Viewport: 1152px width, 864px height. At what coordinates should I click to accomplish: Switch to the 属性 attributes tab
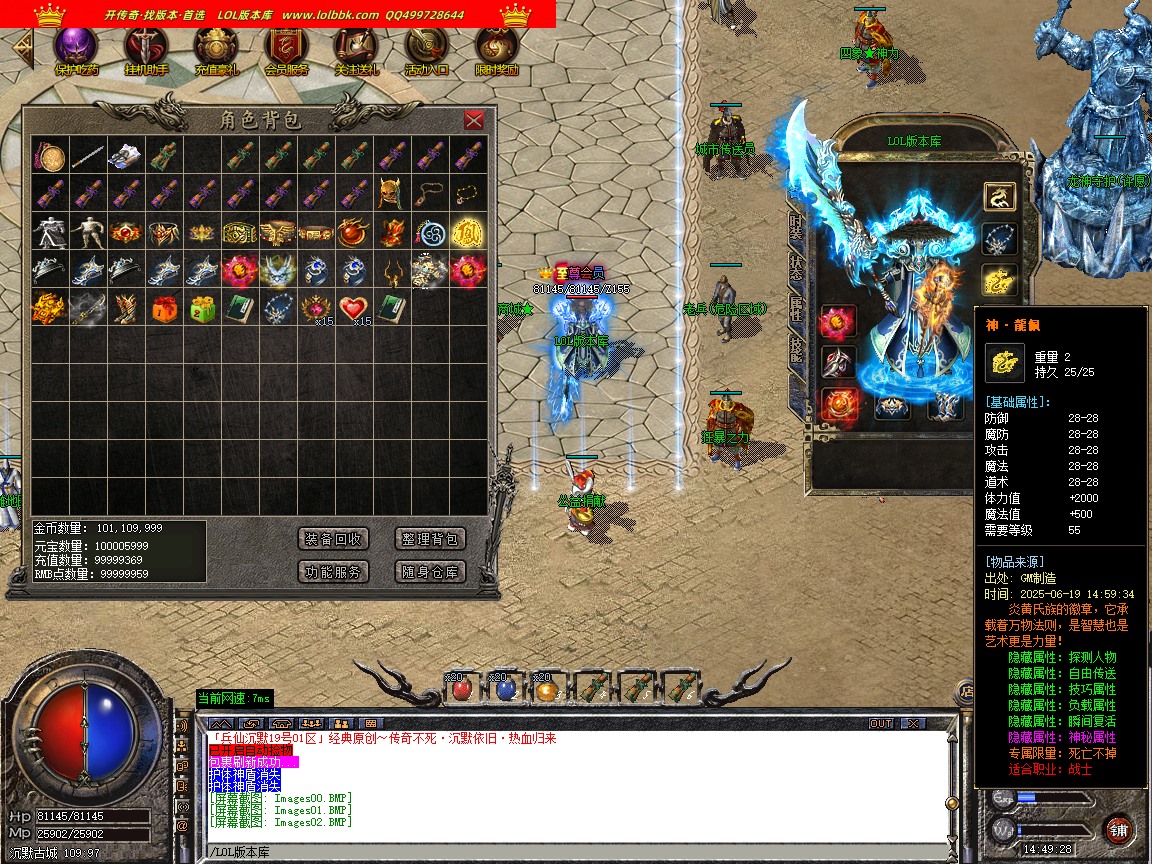[x=796, y=308]
